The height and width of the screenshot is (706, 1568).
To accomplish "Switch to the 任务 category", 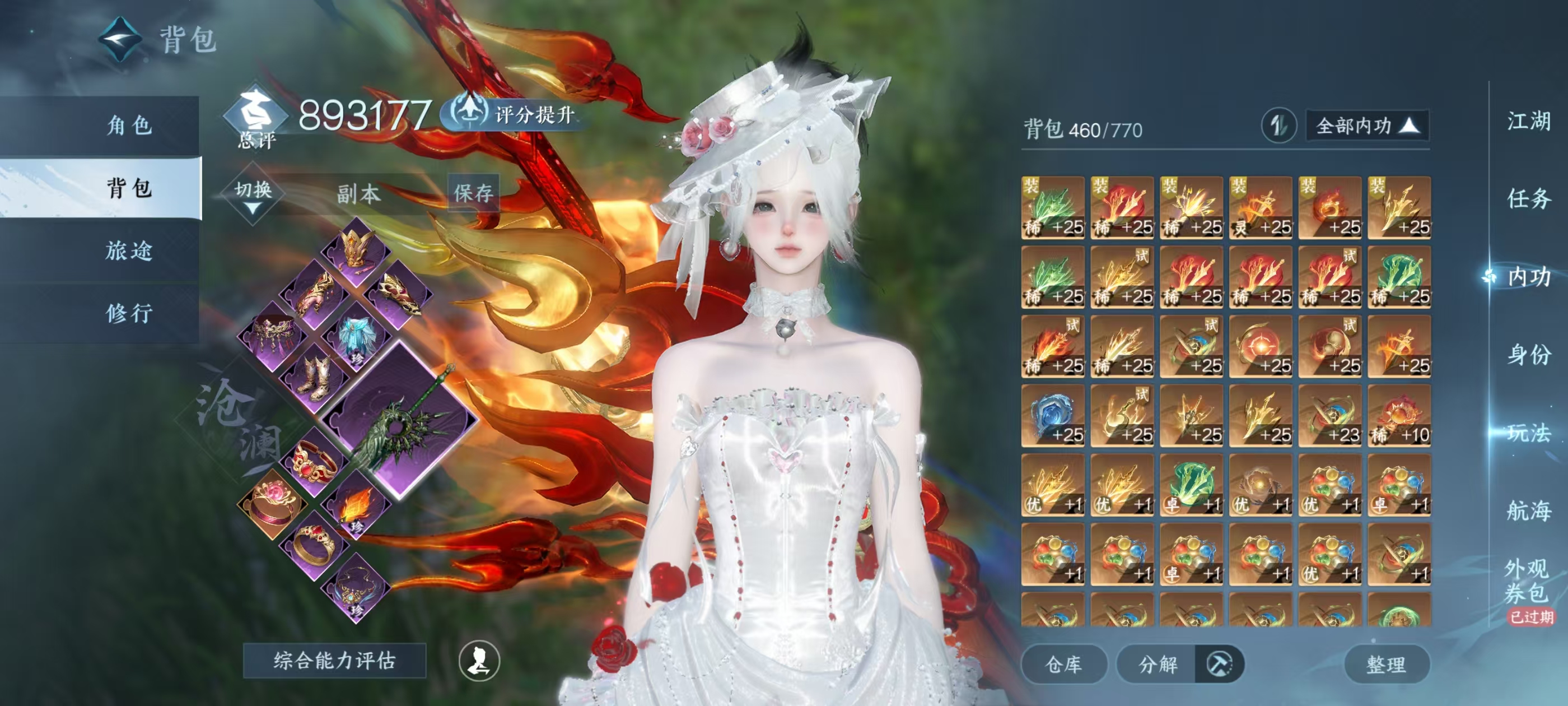I will 1528,198.
